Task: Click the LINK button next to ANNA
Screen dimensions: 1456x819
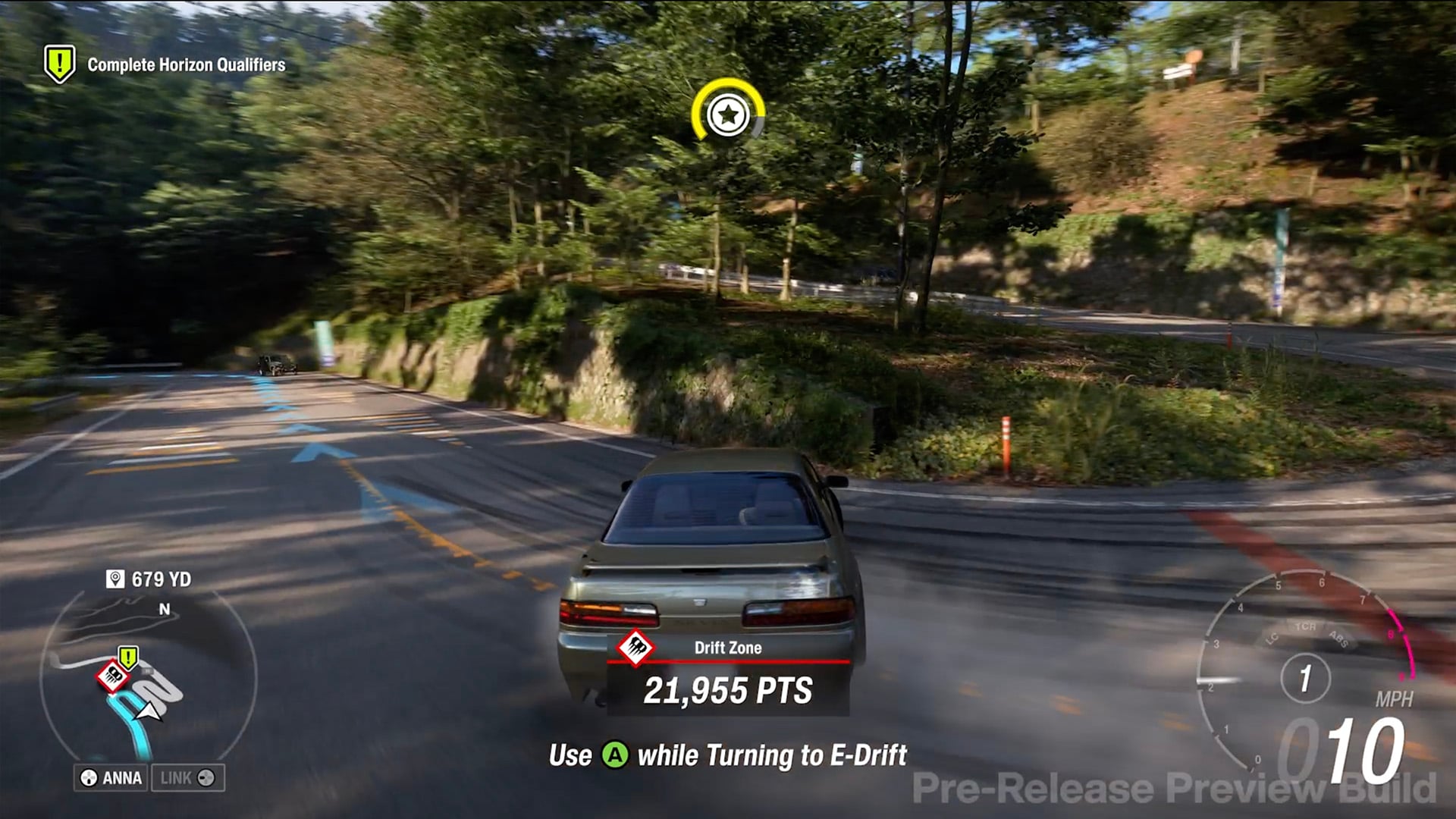Action: point(188,777)
